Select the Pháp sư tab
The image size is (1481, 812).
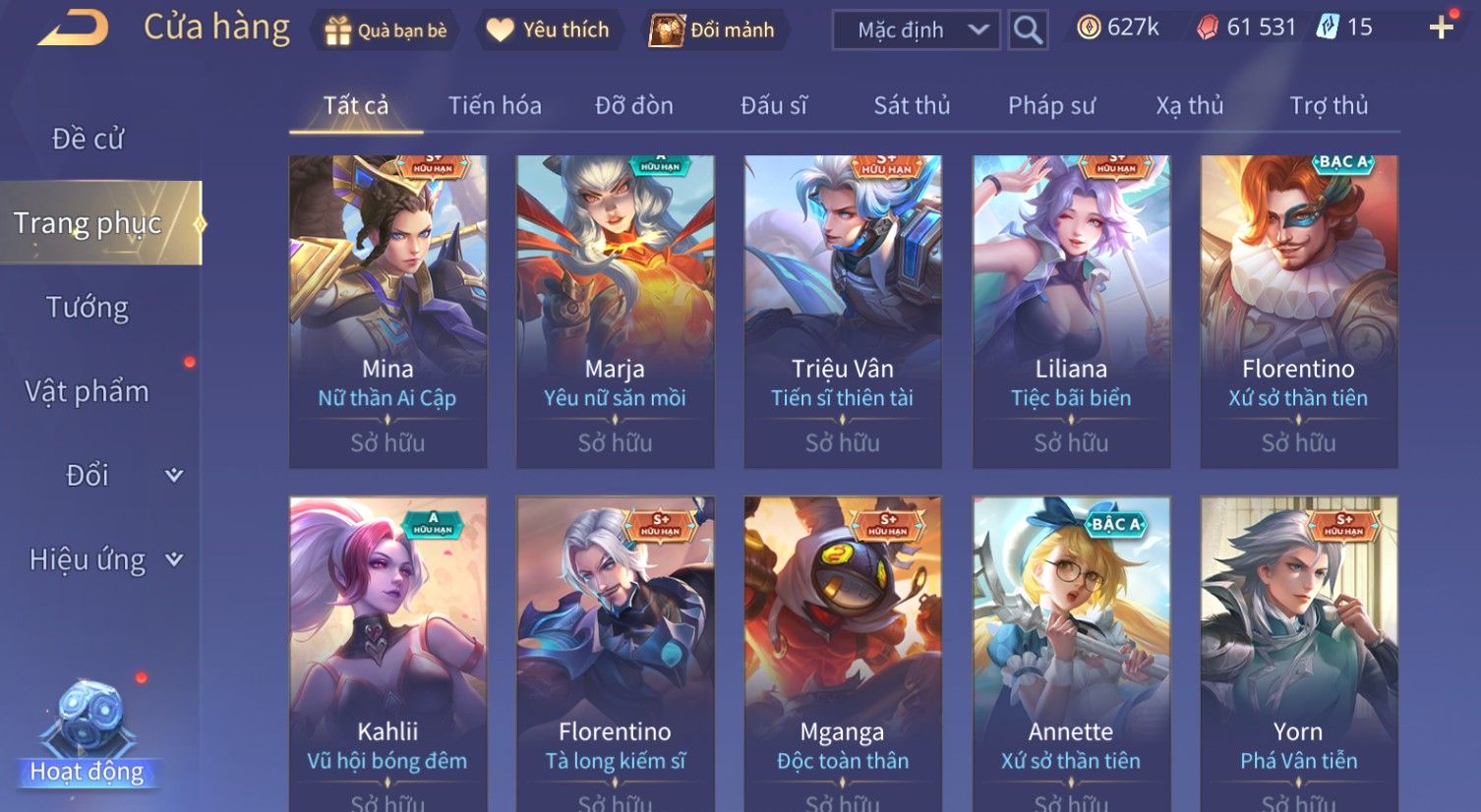1051,105
